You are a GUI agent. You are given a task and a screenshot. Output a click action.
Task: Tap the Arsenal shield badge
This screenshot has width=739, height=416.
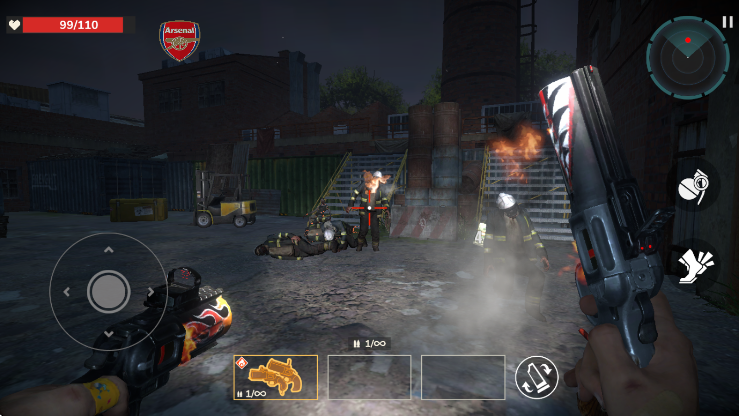[180, 41]
